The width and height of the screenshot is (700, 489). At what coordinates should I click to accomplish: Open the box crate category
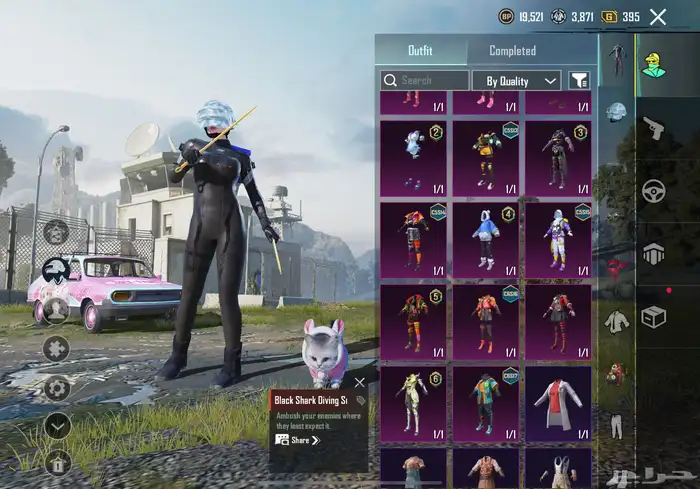tap(654, 317)
